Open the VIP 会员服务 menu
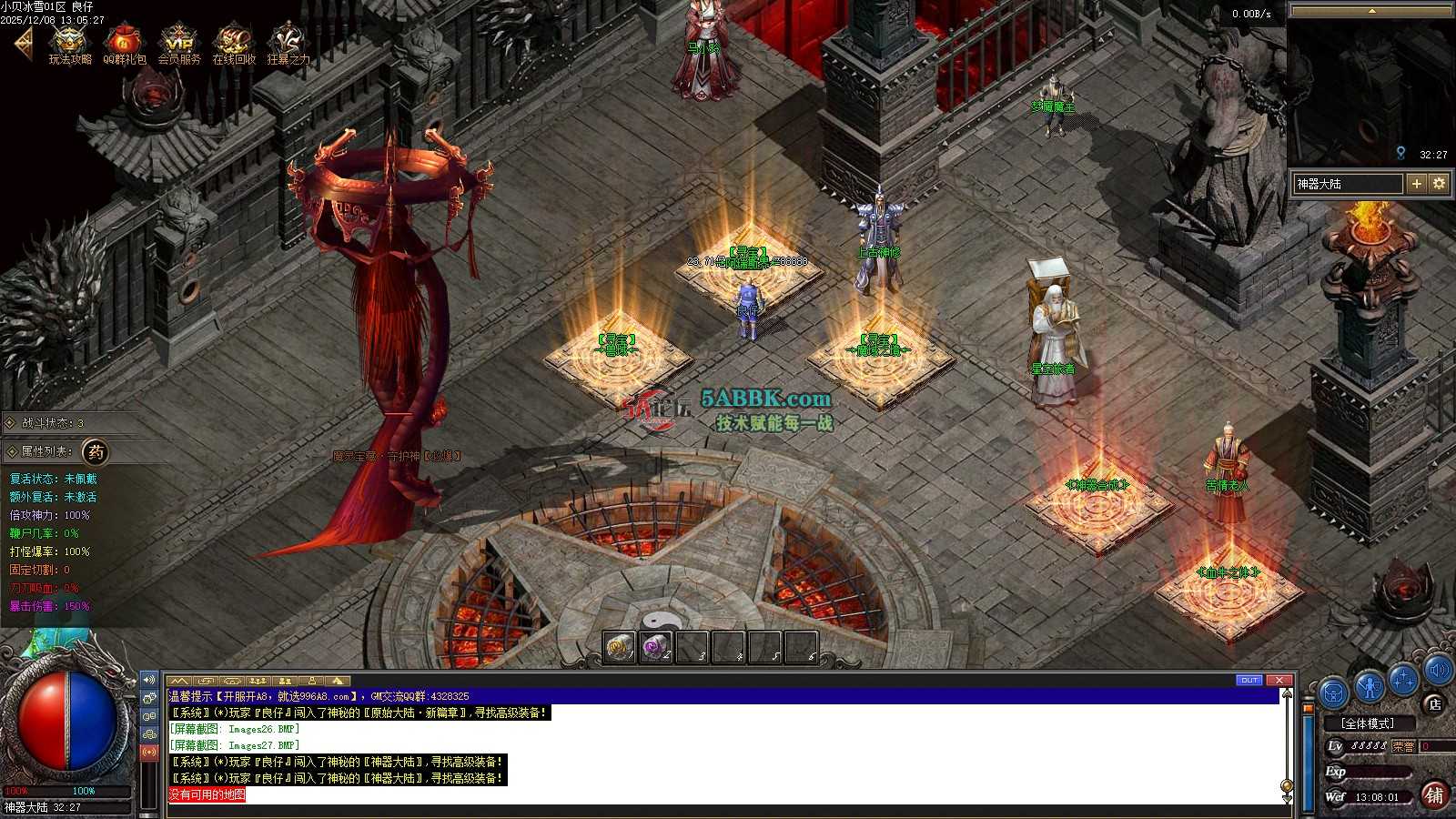1456x819 pixels. (x=178, y=44)
